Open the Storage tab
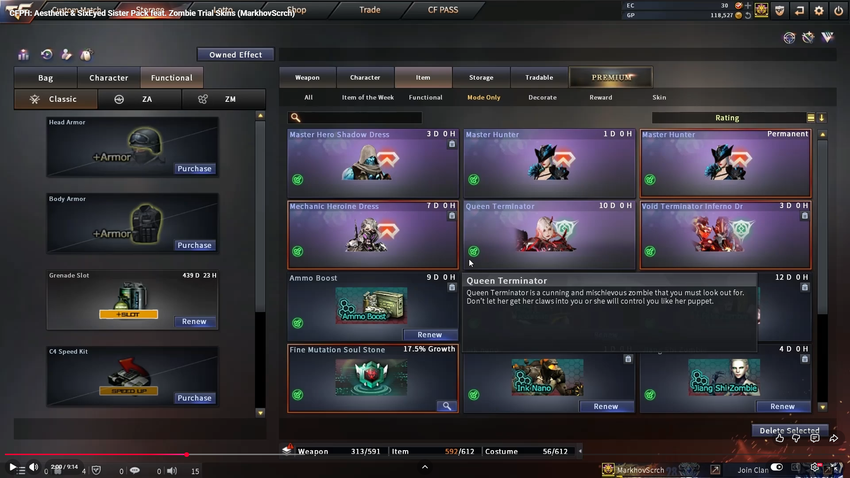 pos(481,78)
